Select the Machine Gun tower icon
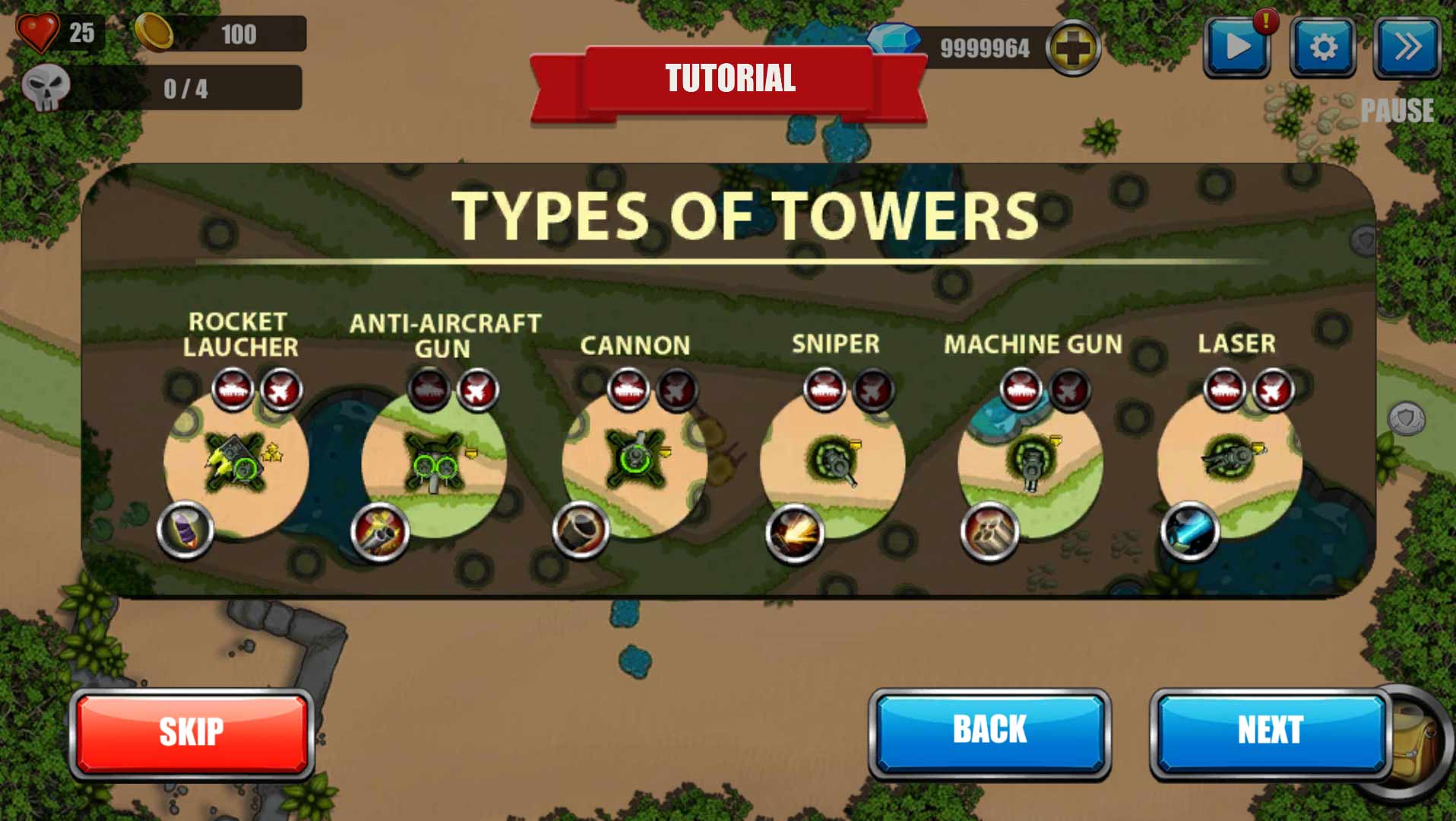Viewport: 1456px width, 821px height. pyautogui.click(x=1033, y=460)
